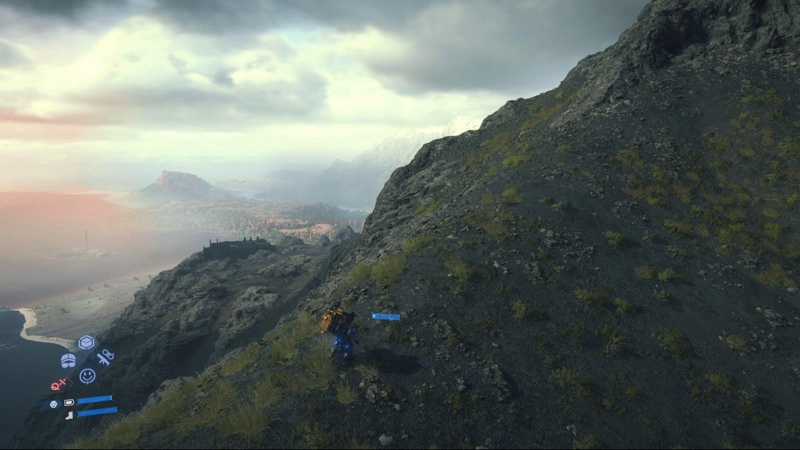Click the round face icon beside the battery
This screenshot has width=800, height=450.
tap(54, 404)
